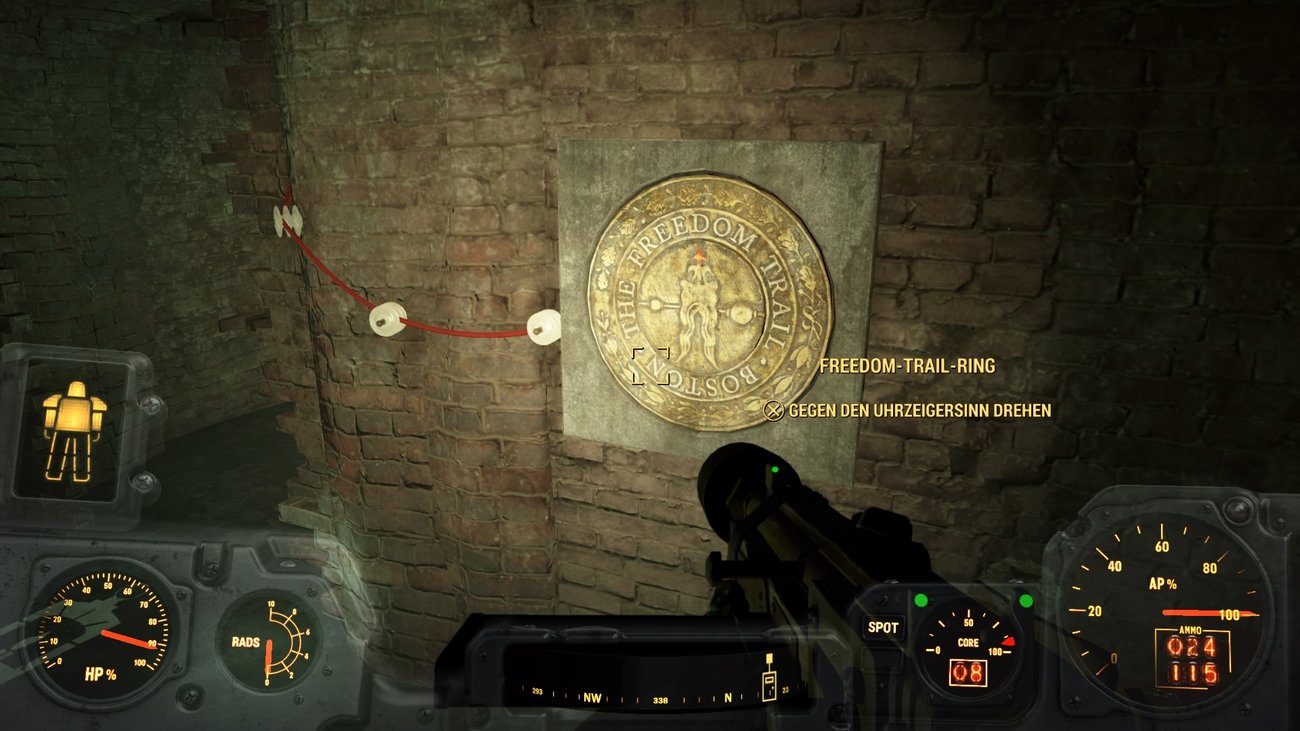This screenshot has width=1300, height=731.
Task: Click the green indicator light above CORE
Action: [x=923, y=601]
